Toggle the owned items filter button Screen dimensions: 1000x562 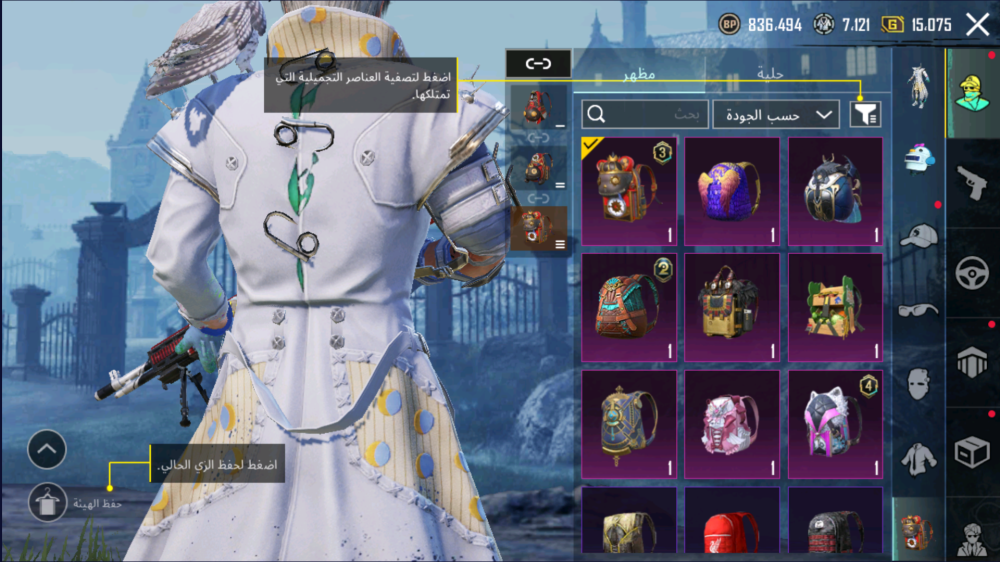coord(865,115)
